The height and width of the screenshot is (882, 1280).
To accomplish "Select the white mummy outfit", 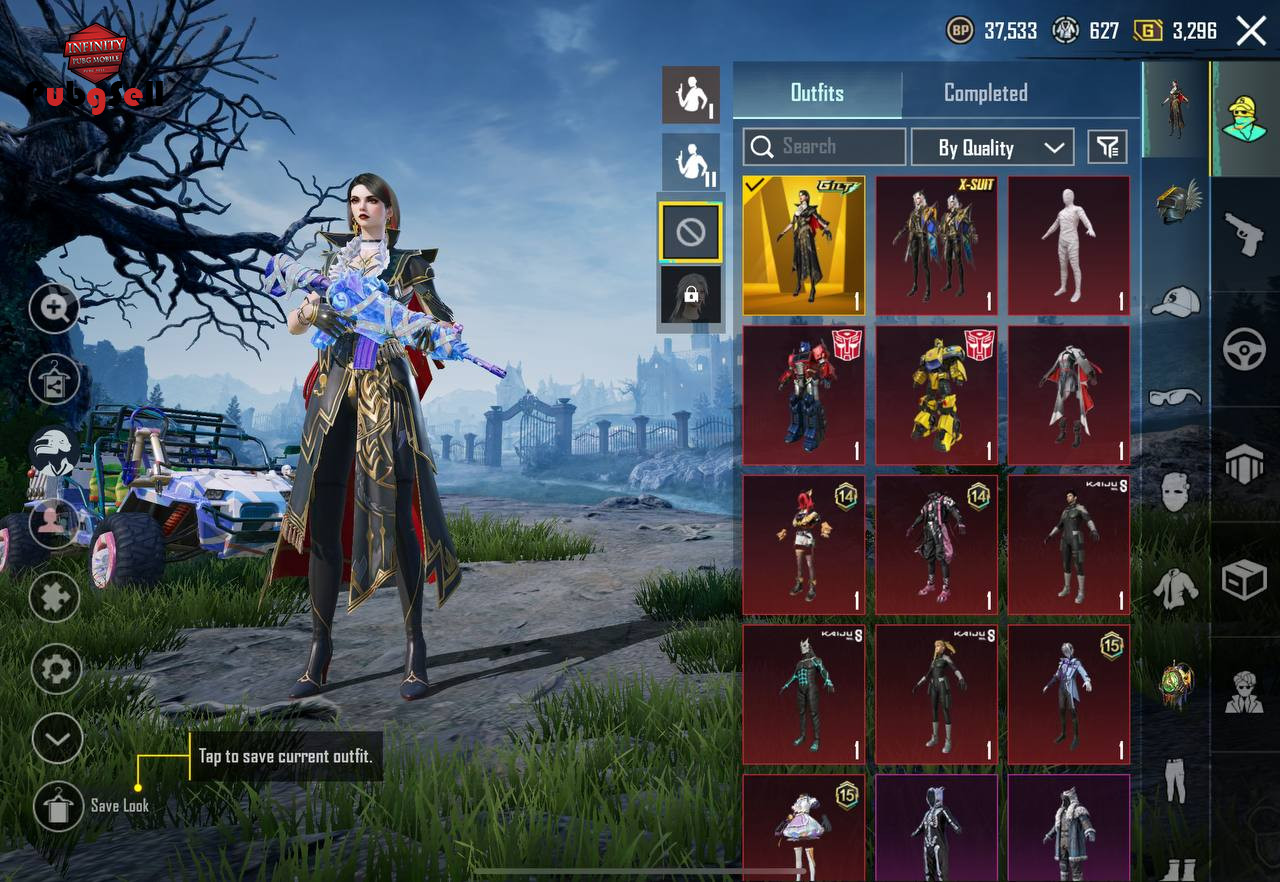I will 1068,245.
